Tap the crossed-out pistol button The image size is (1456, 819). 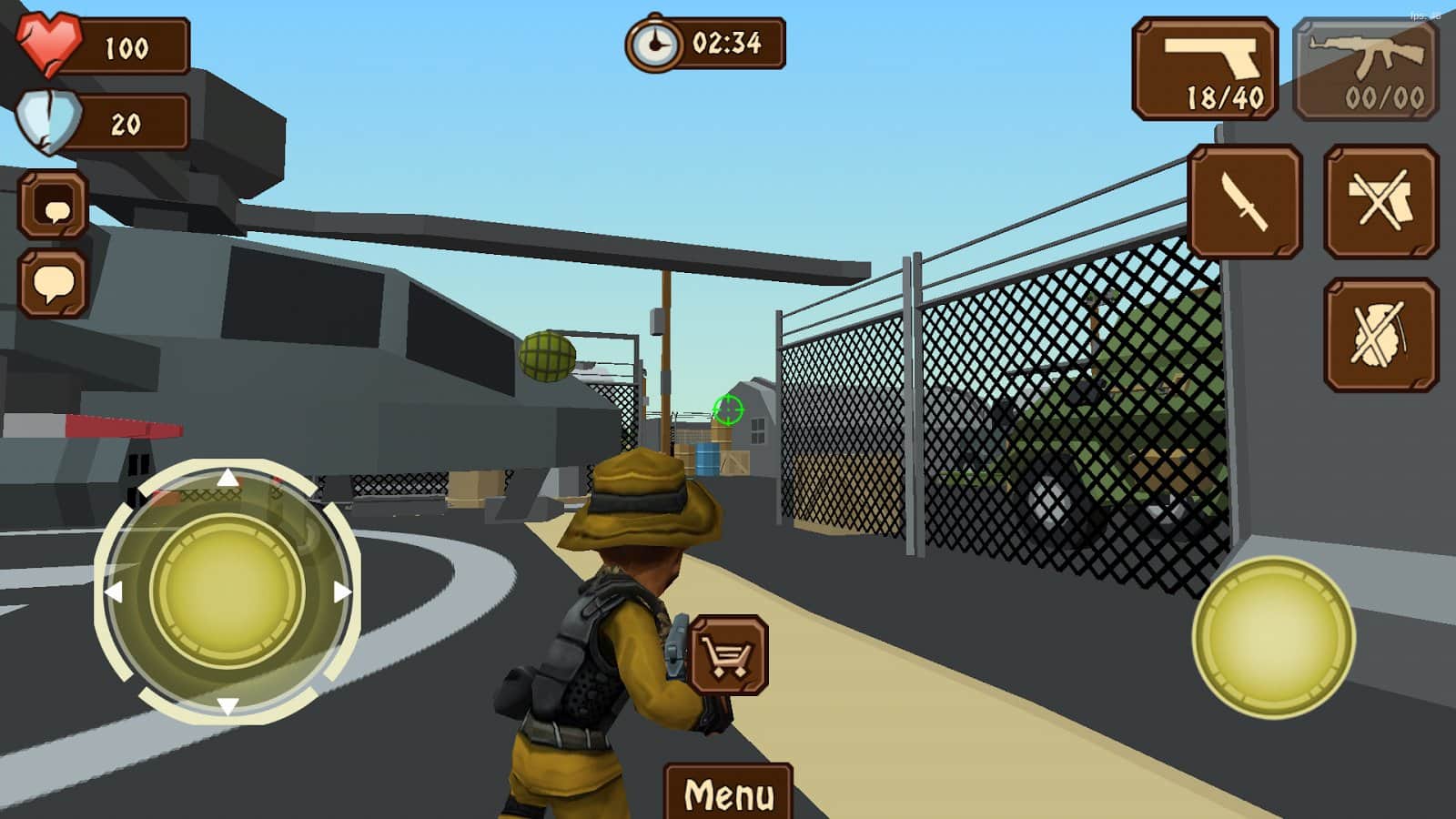click(x=1380, y=202)
